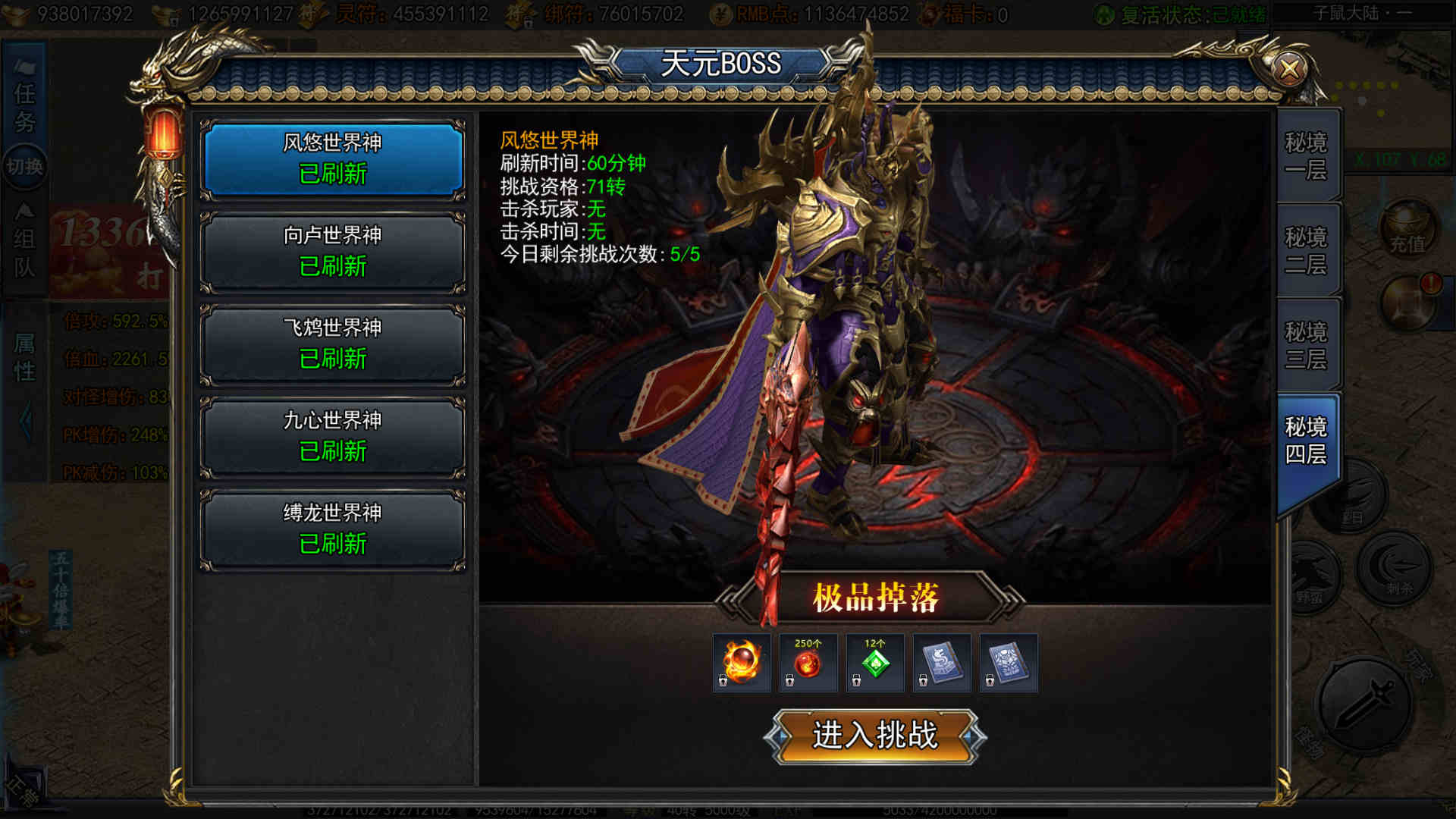Select the 风悠世界神 boss entry
1456x819 pixels.
pos(332,158)
